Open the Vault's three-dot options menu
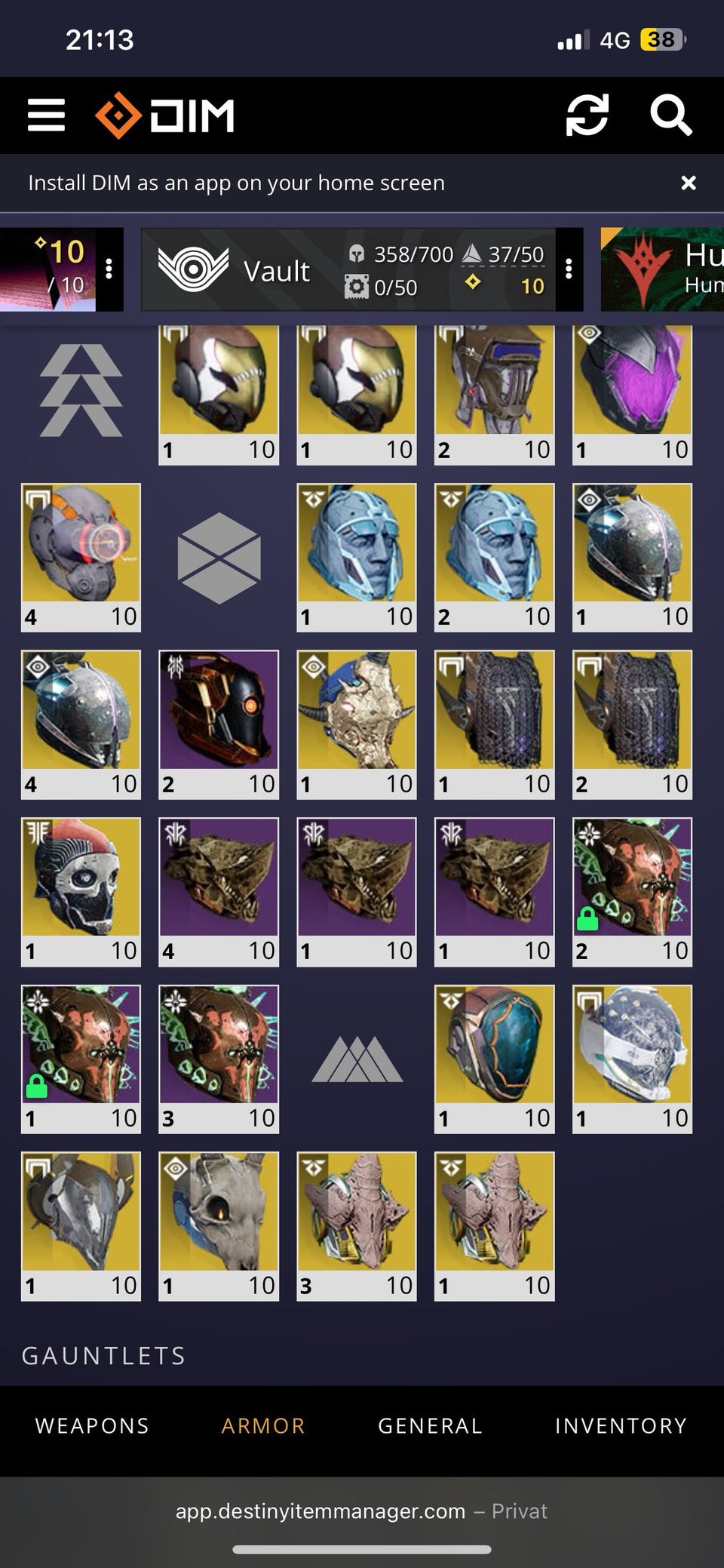Image resolution: width=724 pixels, height=1568 pixels. pos(569,269)
